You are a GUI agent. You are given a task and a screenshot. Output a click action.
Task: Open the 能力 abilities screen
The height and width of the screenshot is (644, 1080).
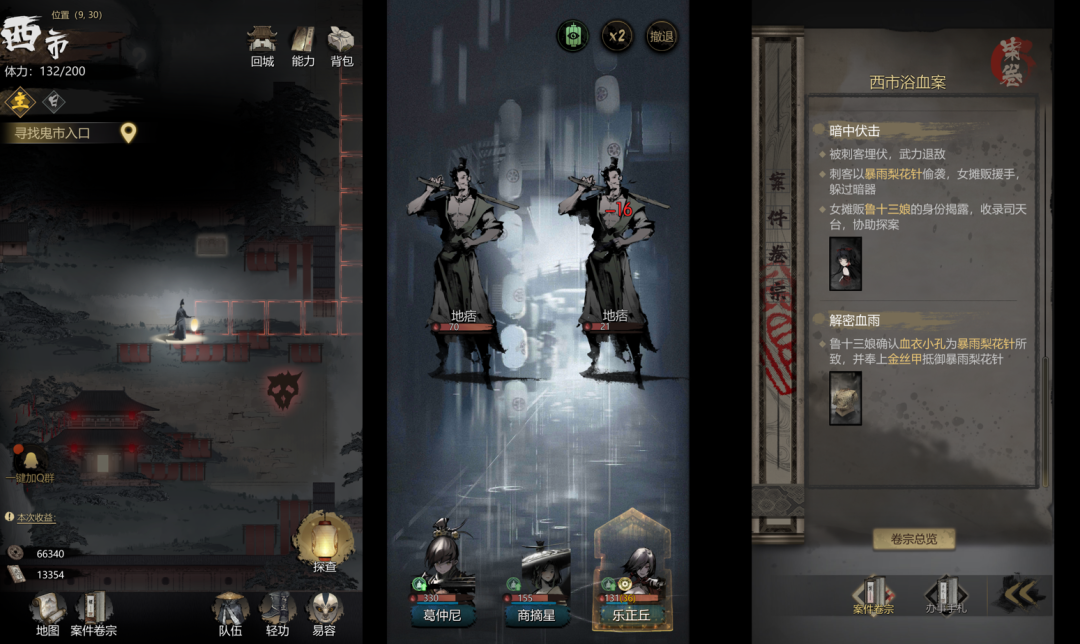click(x=303, y=45)
